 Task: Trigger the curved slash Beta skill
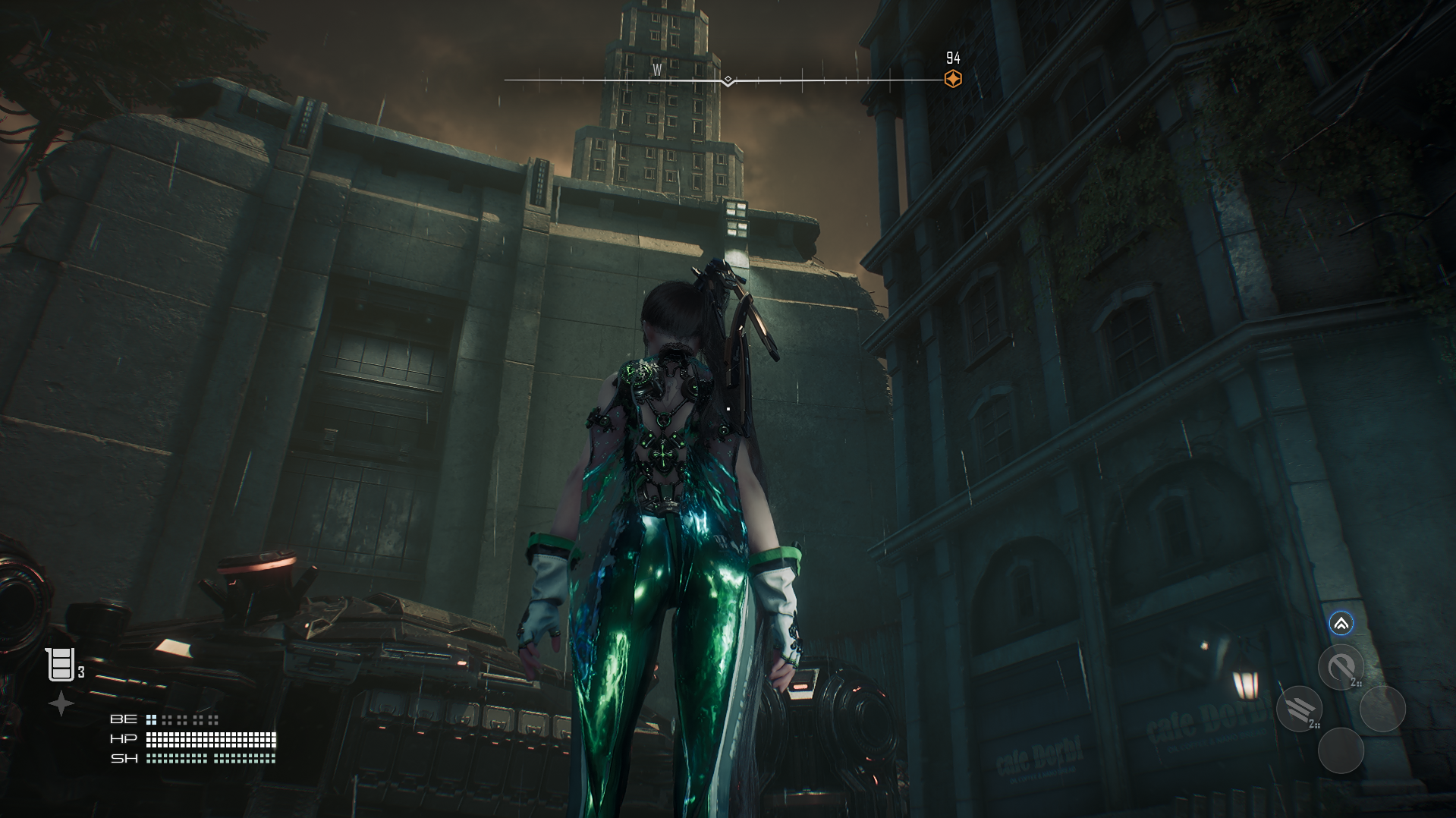pos(1341,668)
